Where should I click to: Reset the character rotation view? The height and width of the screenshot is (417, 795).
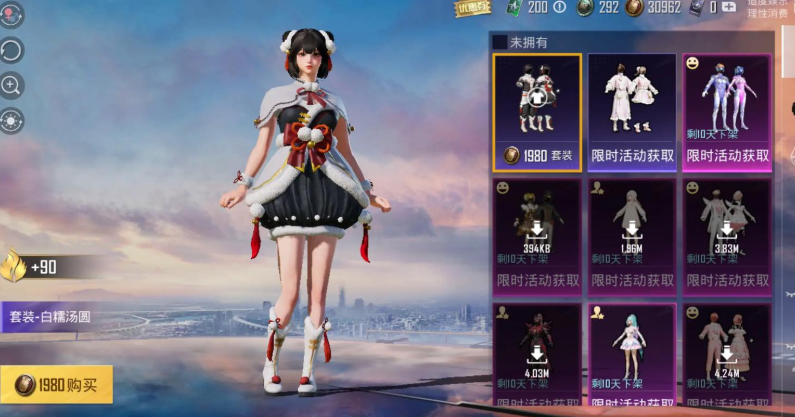pyautogui.click(x=12, y=50)
